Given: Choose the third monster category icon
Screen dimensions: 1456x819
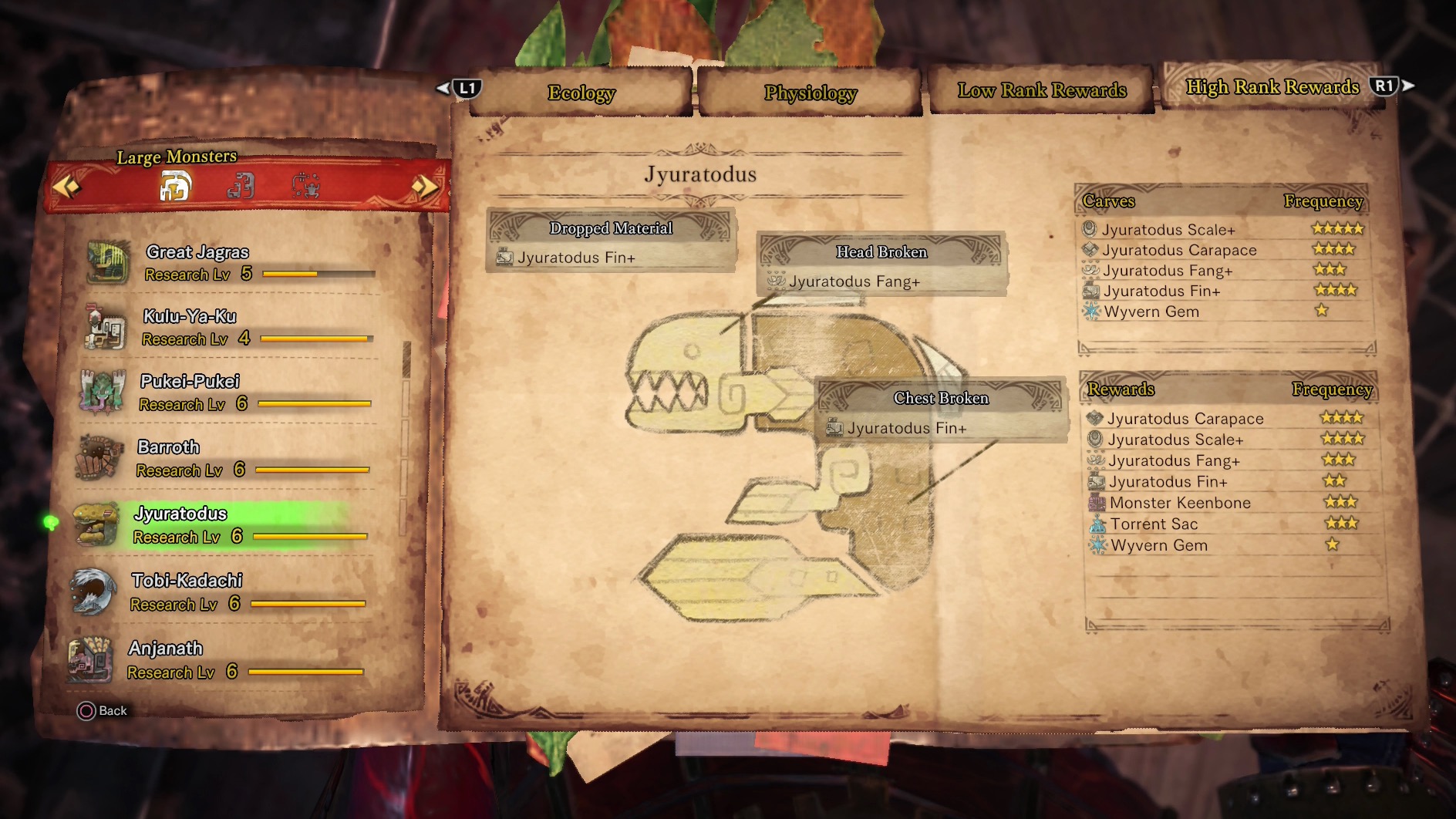Looking at the screenshot, I should coord(306,187).
